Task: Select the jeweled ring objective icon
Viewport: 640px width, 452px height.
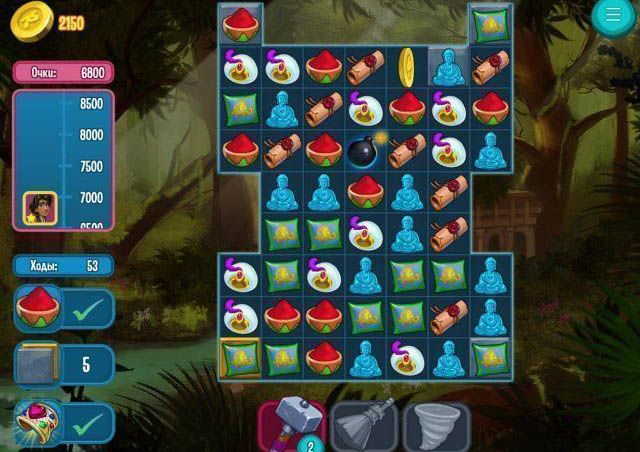Action: tap(38, 421)
